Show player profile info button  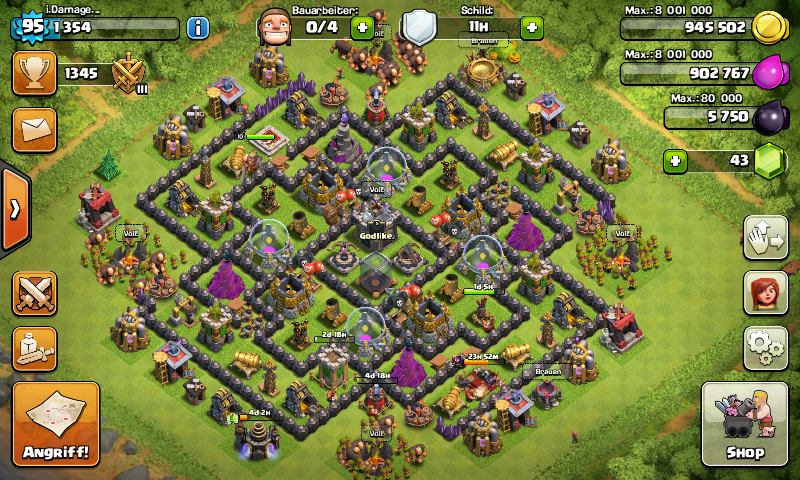pos(197,27)
